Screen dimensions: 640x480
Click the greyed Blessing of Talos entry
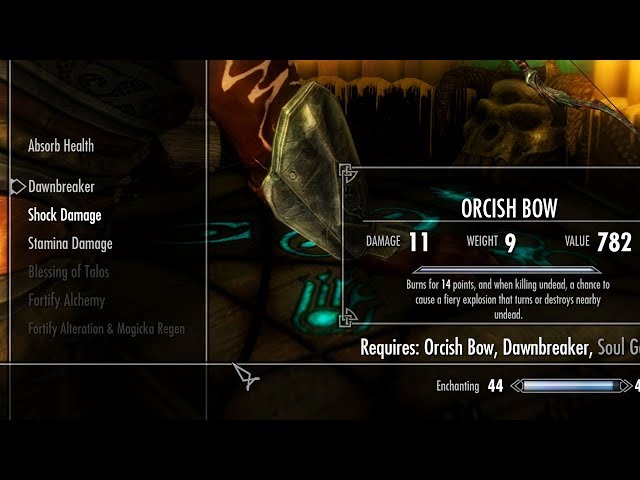point(68,272)
